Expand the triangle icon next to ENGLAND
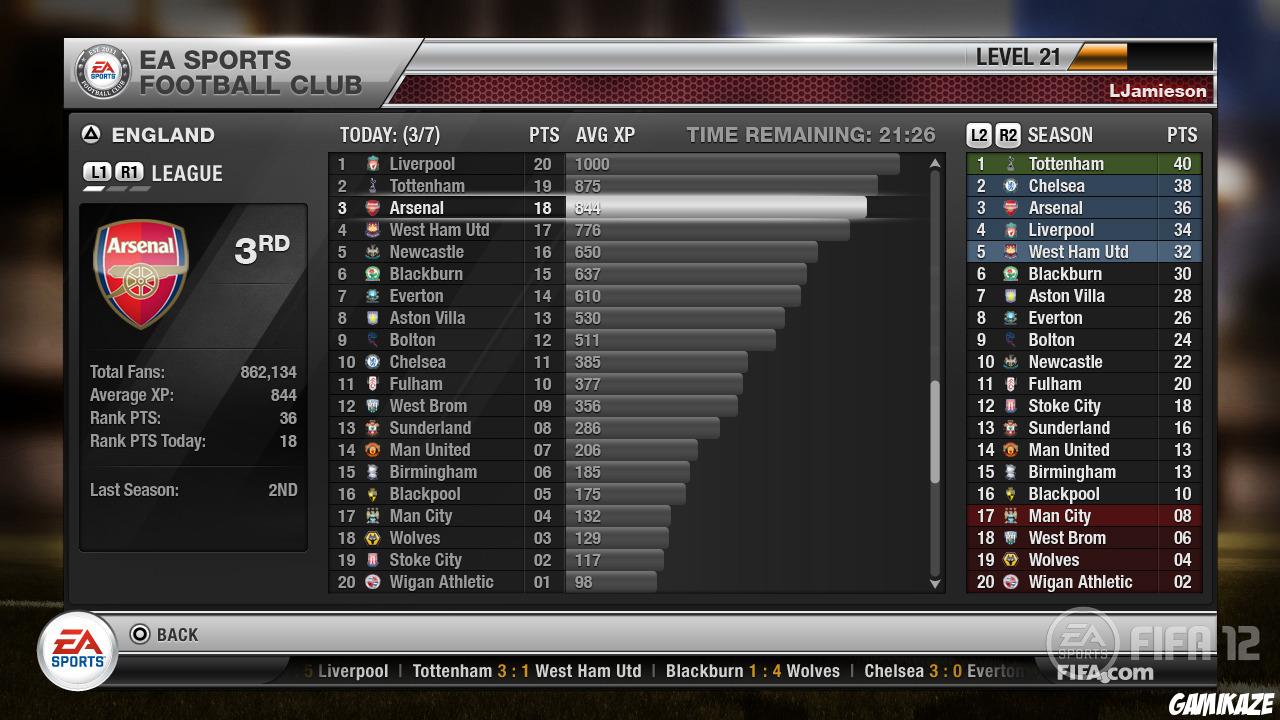Image resolution: width=1280 pixels, height=720 pixels. [89, 135]
